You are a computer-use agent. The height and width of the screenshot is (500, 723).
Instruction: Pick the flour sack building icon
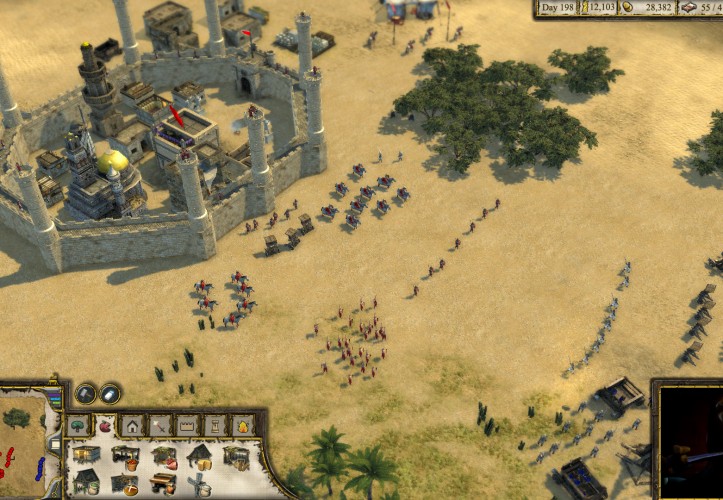tap(87, 483)
